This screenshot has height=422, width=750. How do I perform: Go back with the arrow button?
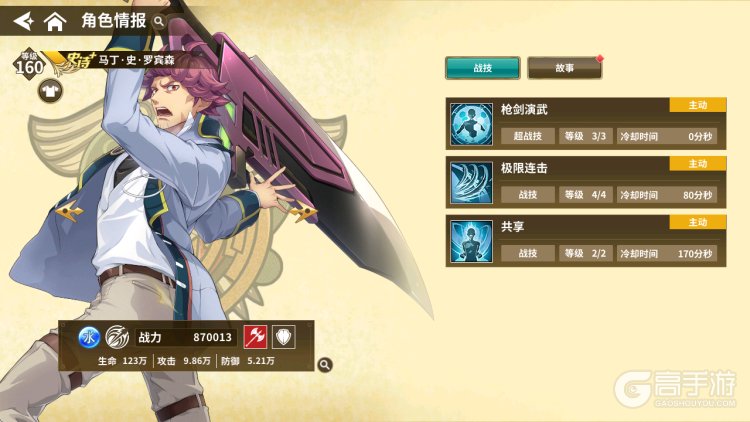[22, 20]
